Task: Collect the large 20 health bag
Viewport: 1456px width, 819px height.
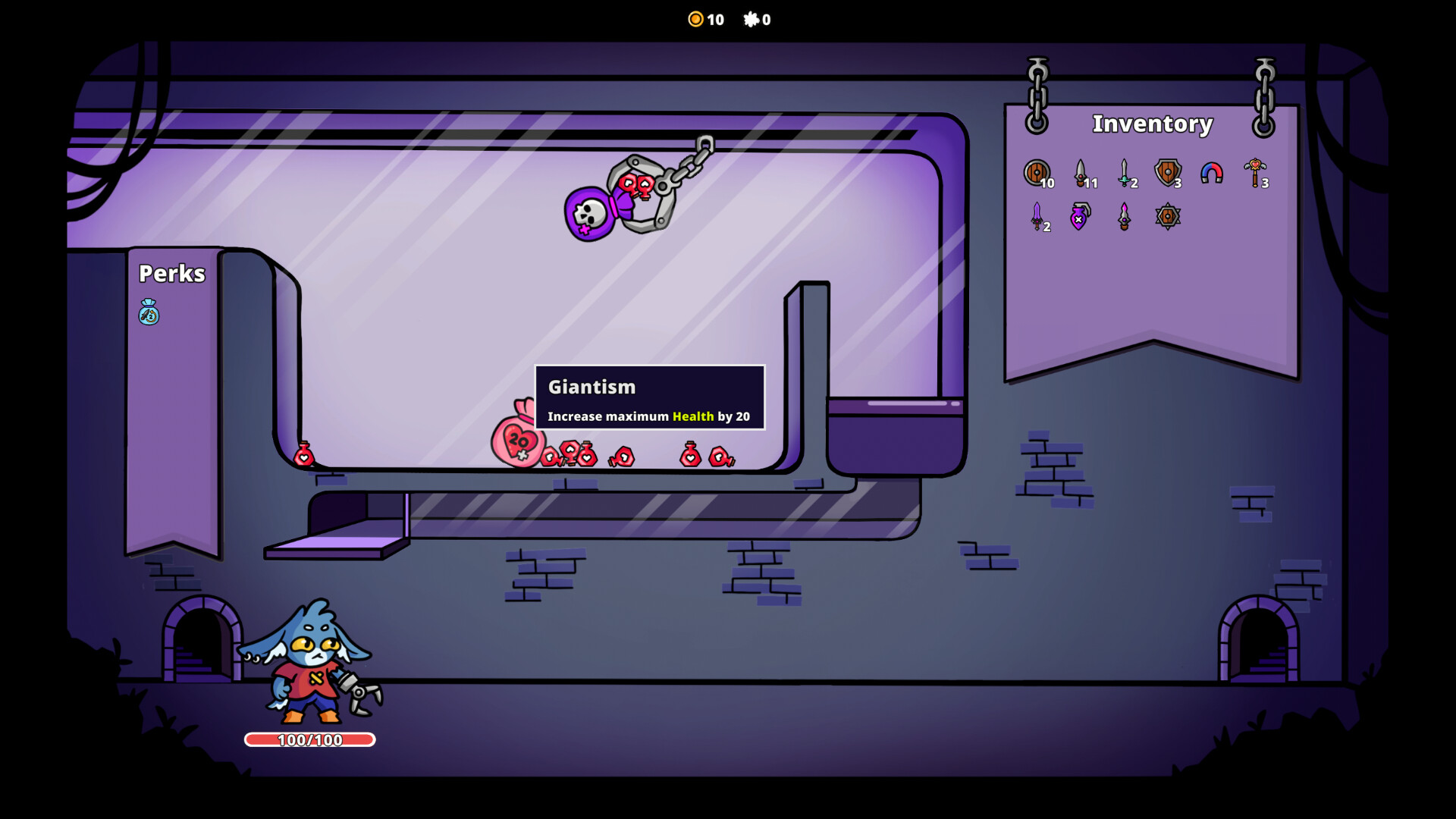Action: [517, 440]
